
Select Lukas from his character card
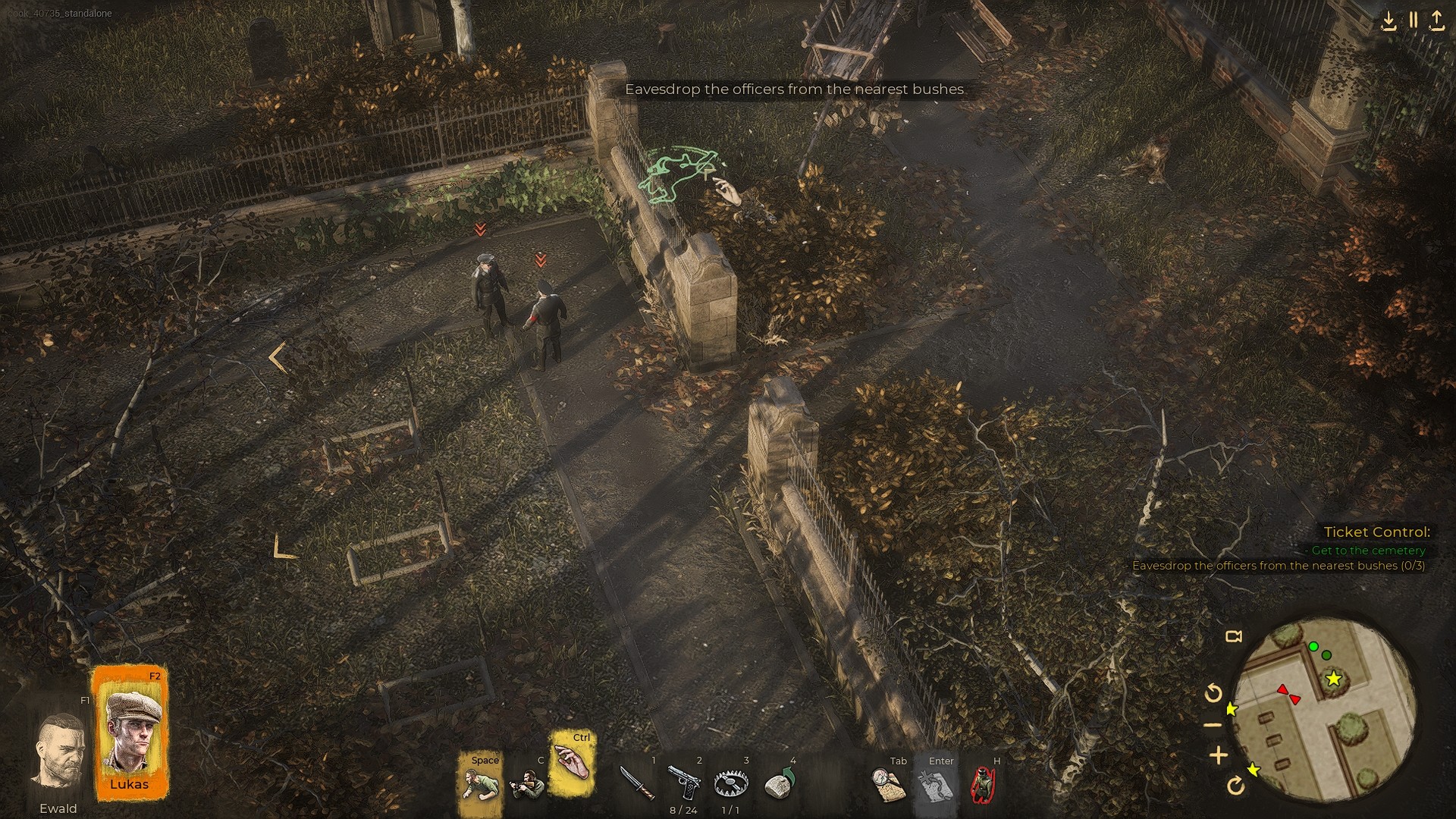[x=130, y=730]
